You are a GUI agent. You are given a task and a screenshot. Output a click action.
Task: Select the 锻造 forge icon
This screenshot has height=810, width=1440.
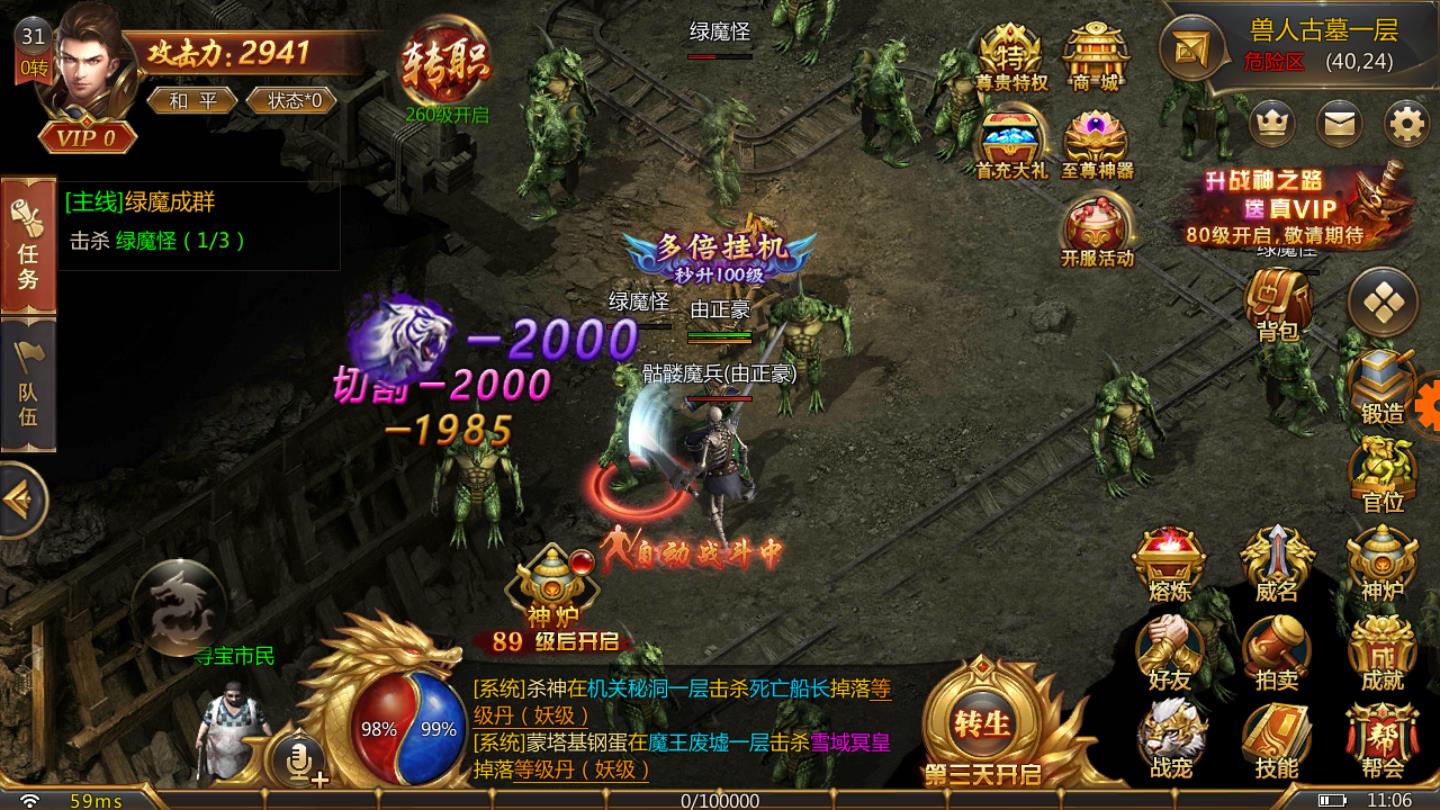pyautogui.click(x=1381, y=390)
